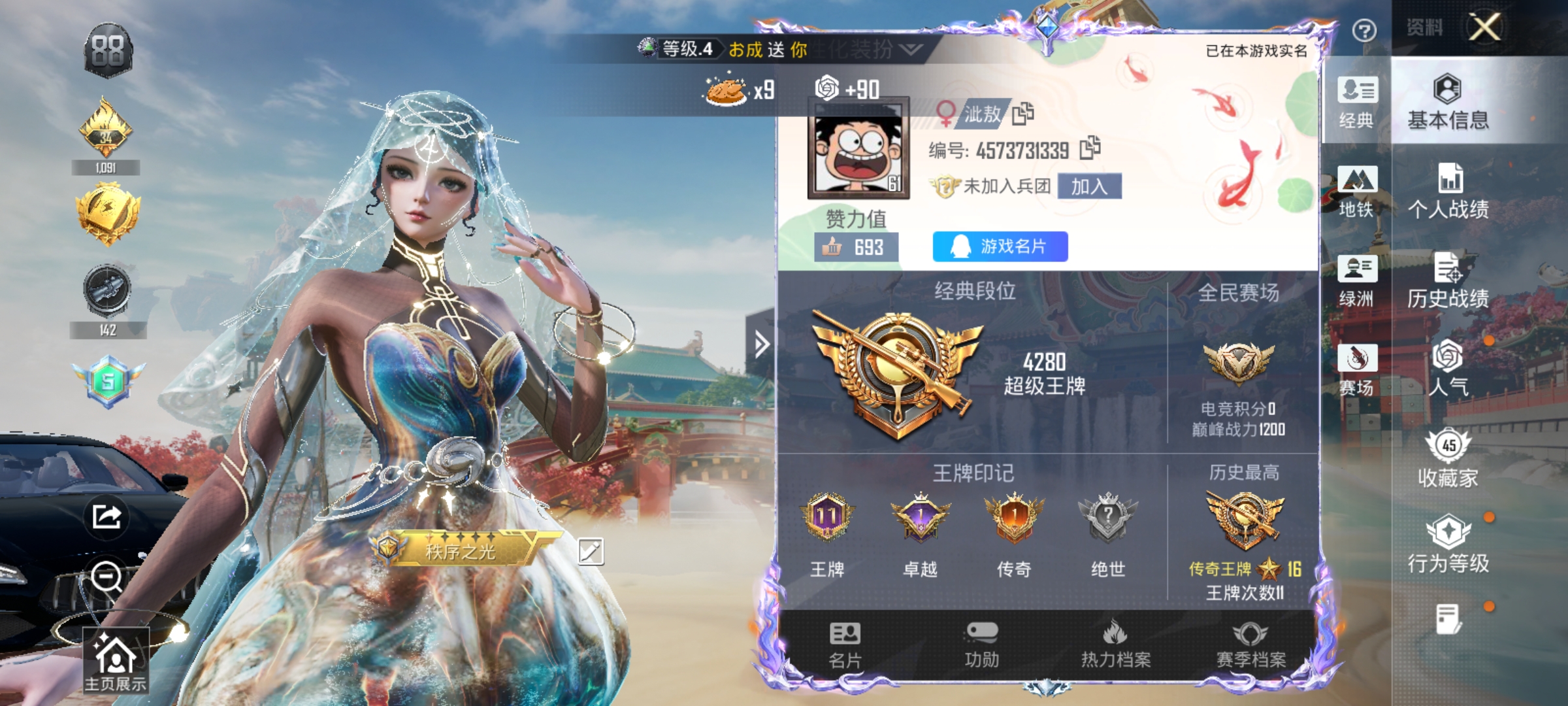
Task: Click the share icon on the left side
Action: (106, 516)
